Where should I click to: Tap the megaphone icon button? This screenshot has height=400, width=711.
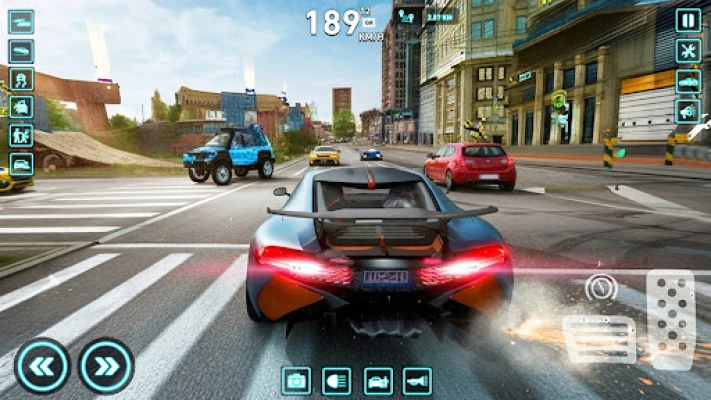pyautogui.click(x=688, y=111)
